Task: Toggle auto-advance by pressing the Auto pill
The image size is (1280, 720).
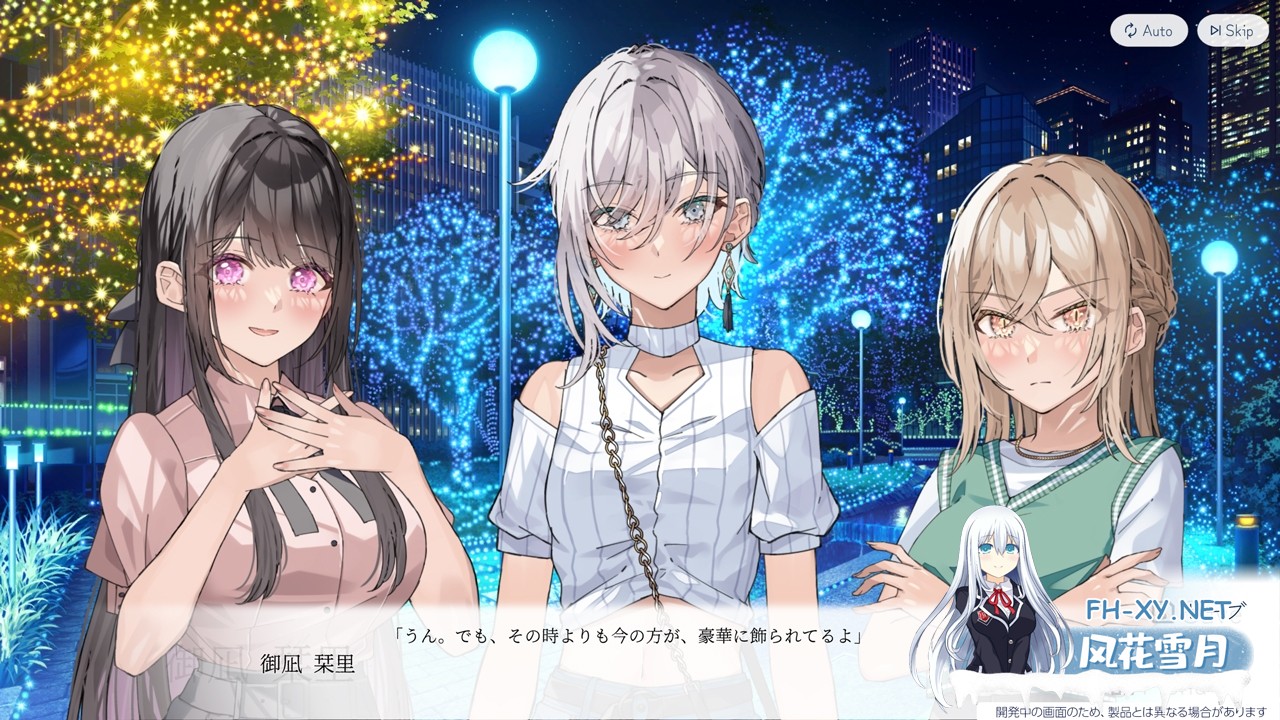Action: (1150, 30)
